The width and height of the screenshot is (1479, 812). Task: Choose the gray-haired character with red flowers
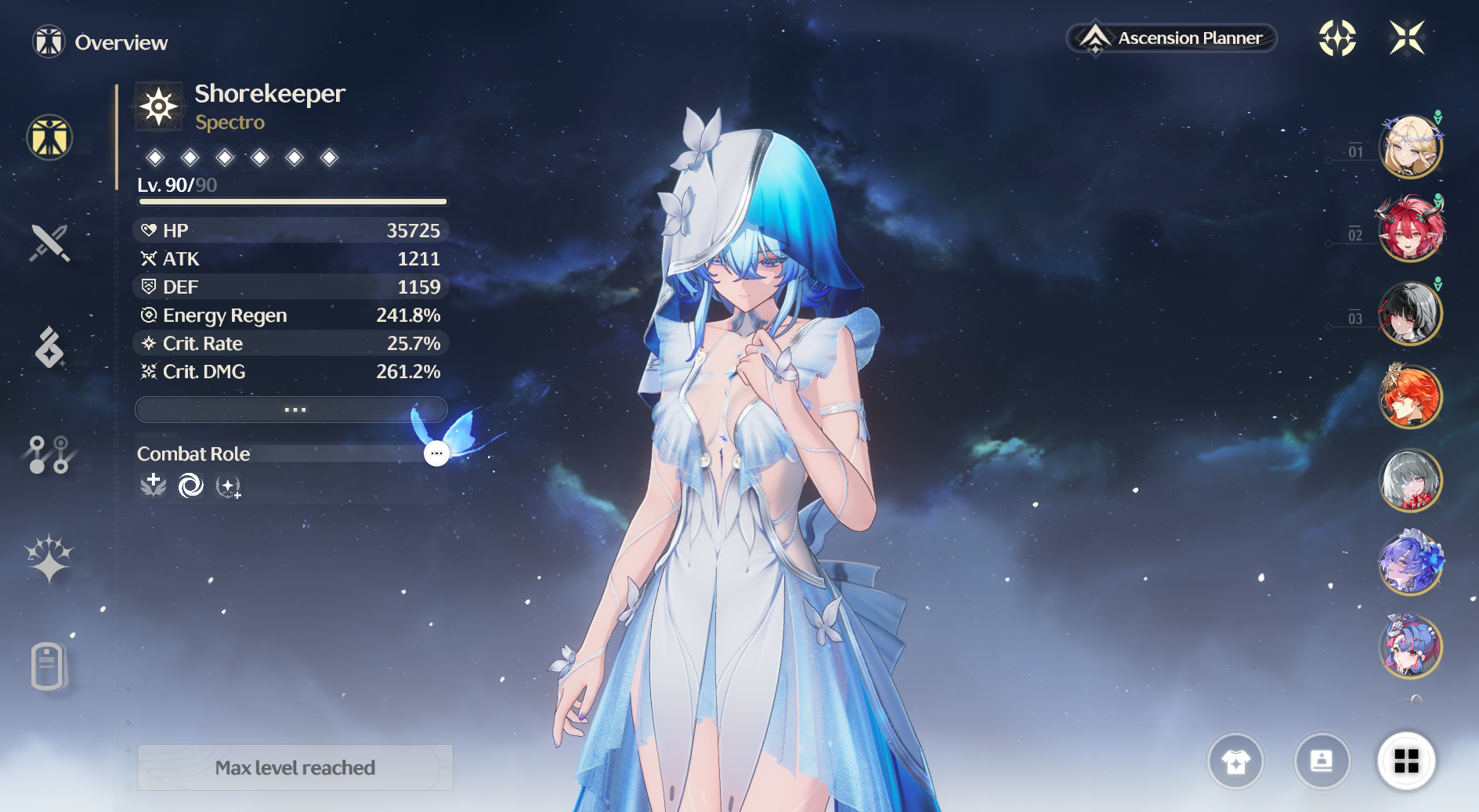click(x=1410, y=480)
